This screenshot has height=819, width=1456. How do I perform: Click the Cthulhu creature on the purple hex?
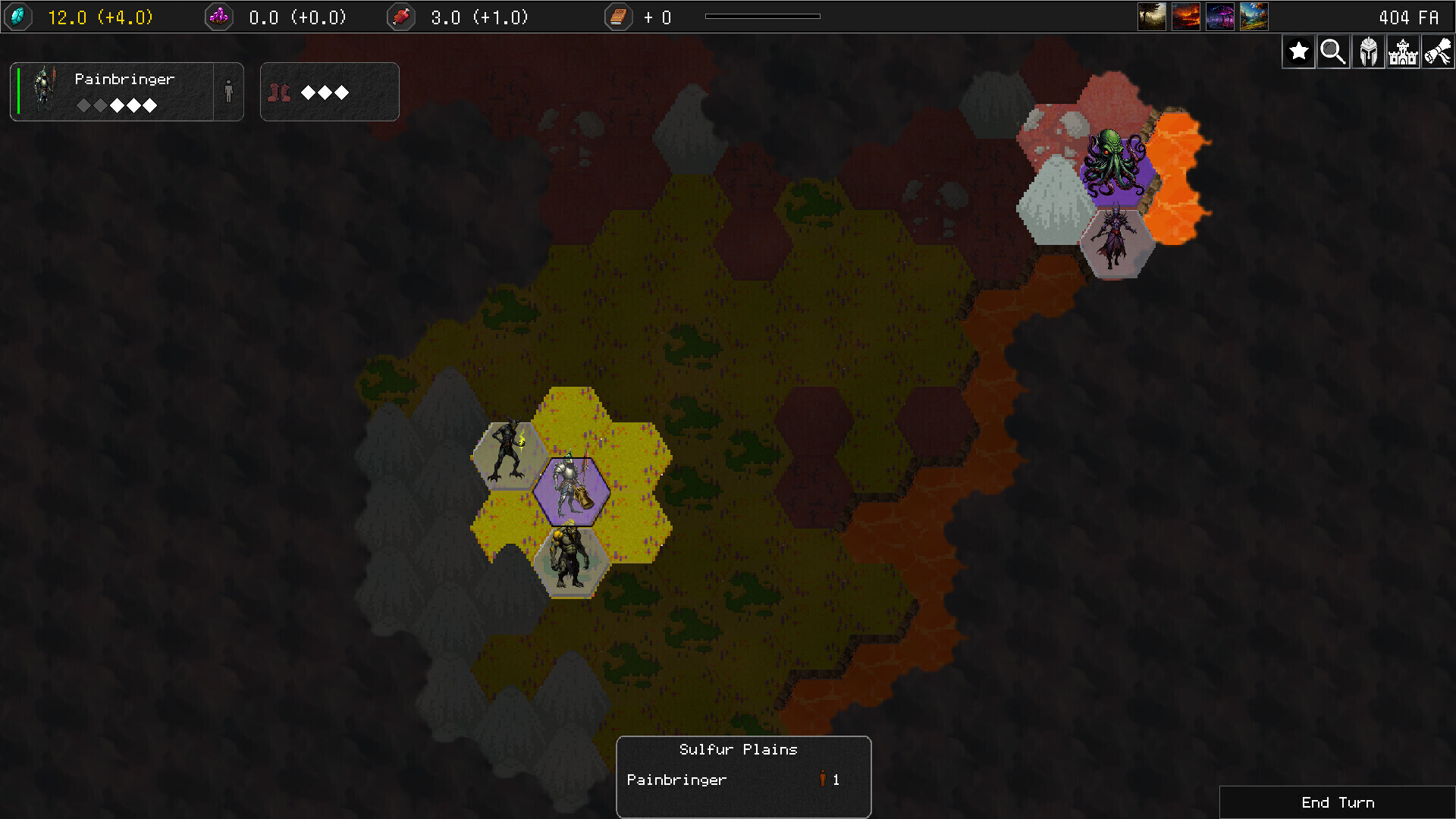1116,163
